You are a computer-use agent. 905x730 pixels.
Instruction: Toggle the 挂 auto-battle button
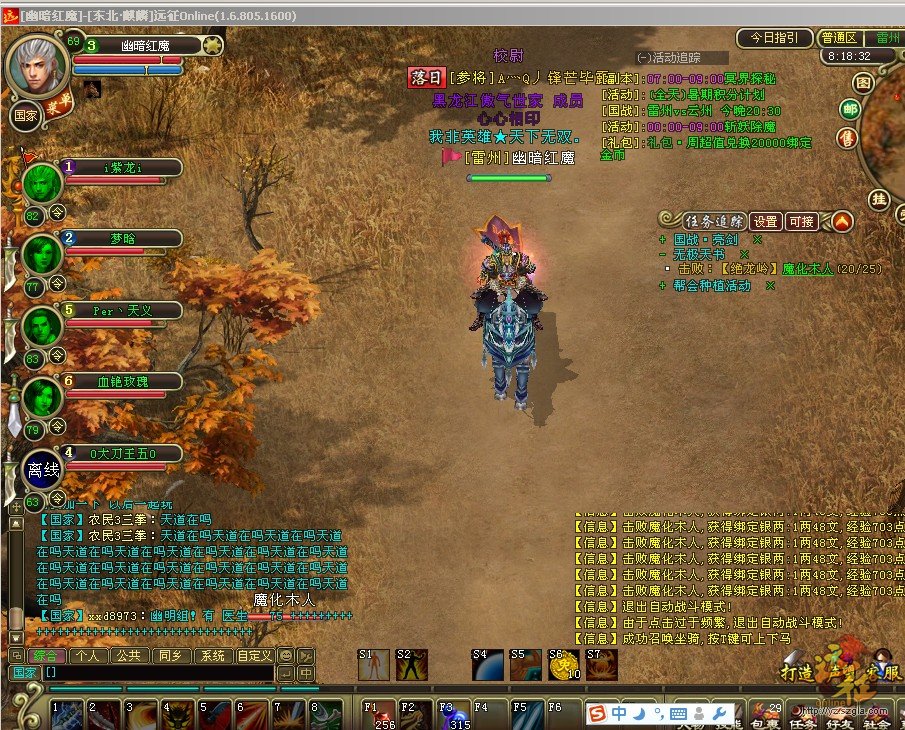[879, 199]
